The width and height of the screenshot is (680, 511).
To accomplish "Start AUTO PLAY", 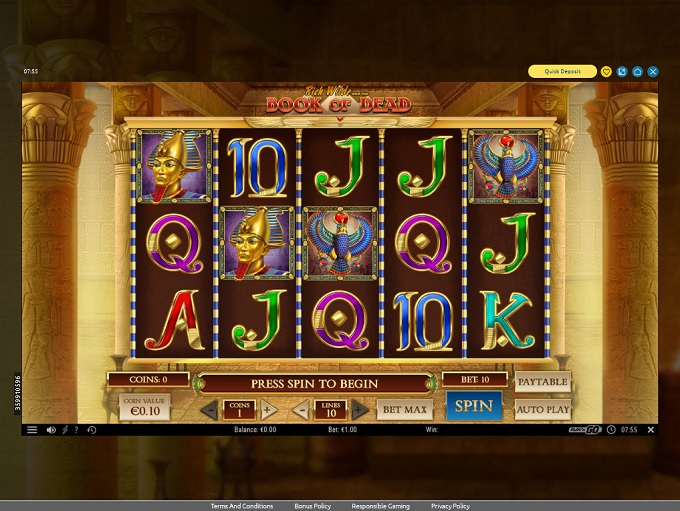I will tap(542, 409).
